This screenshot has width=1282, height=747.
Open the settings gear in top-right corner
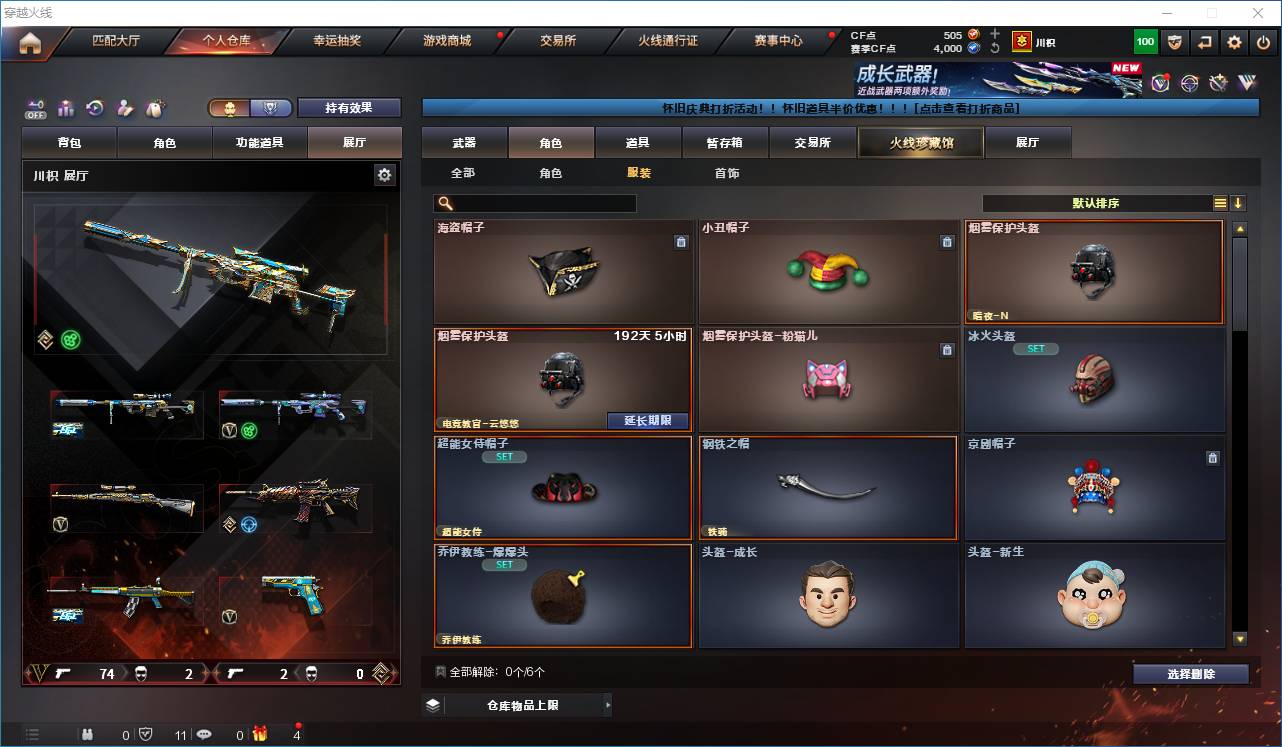pos(1232,41)
